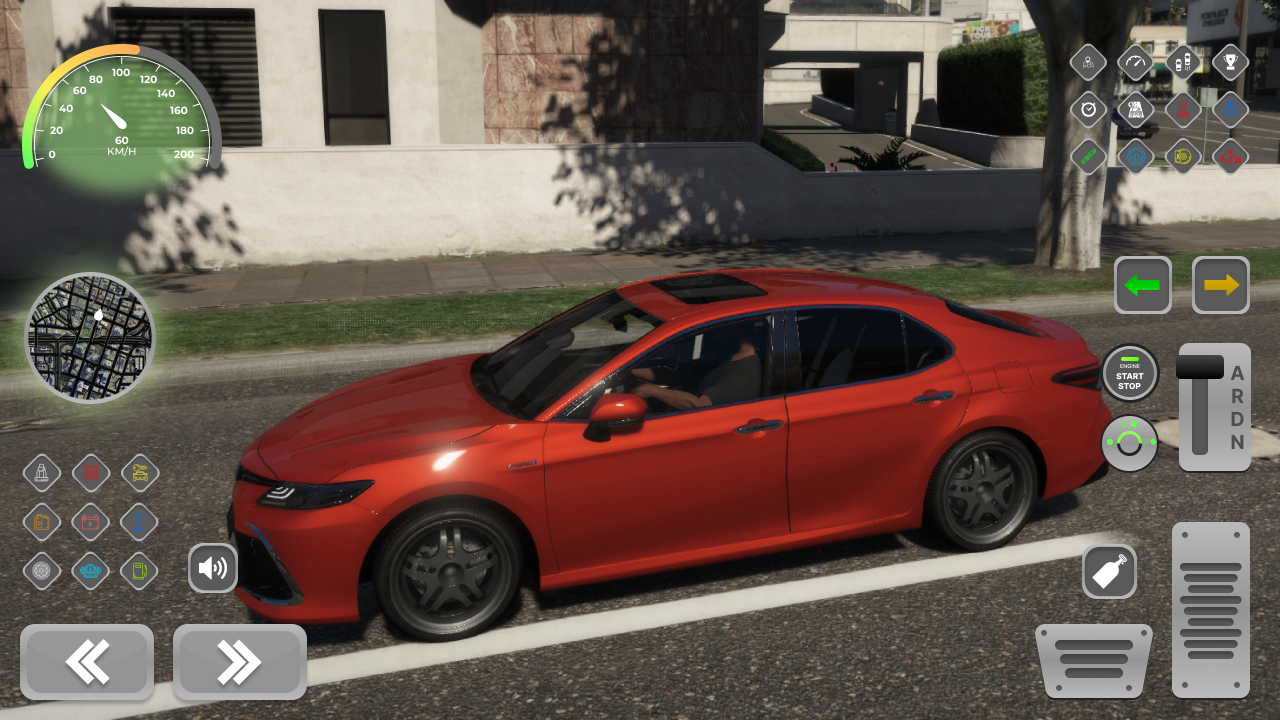This screenshot has height=720, width=1280.
Task: Open the map route menu icon
Action: coord(1137,110)
